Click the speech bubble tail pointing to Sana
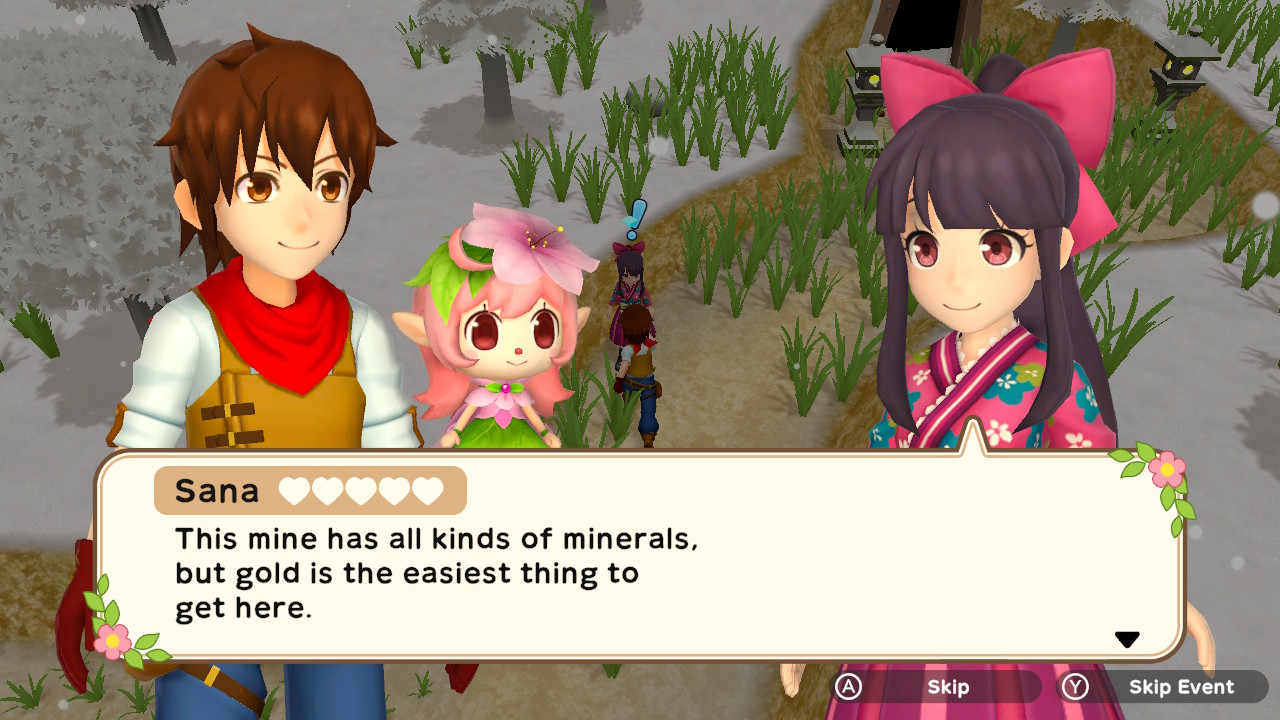Image resolution: width=1280 pixels, height=720 pixels. [973, 440]
